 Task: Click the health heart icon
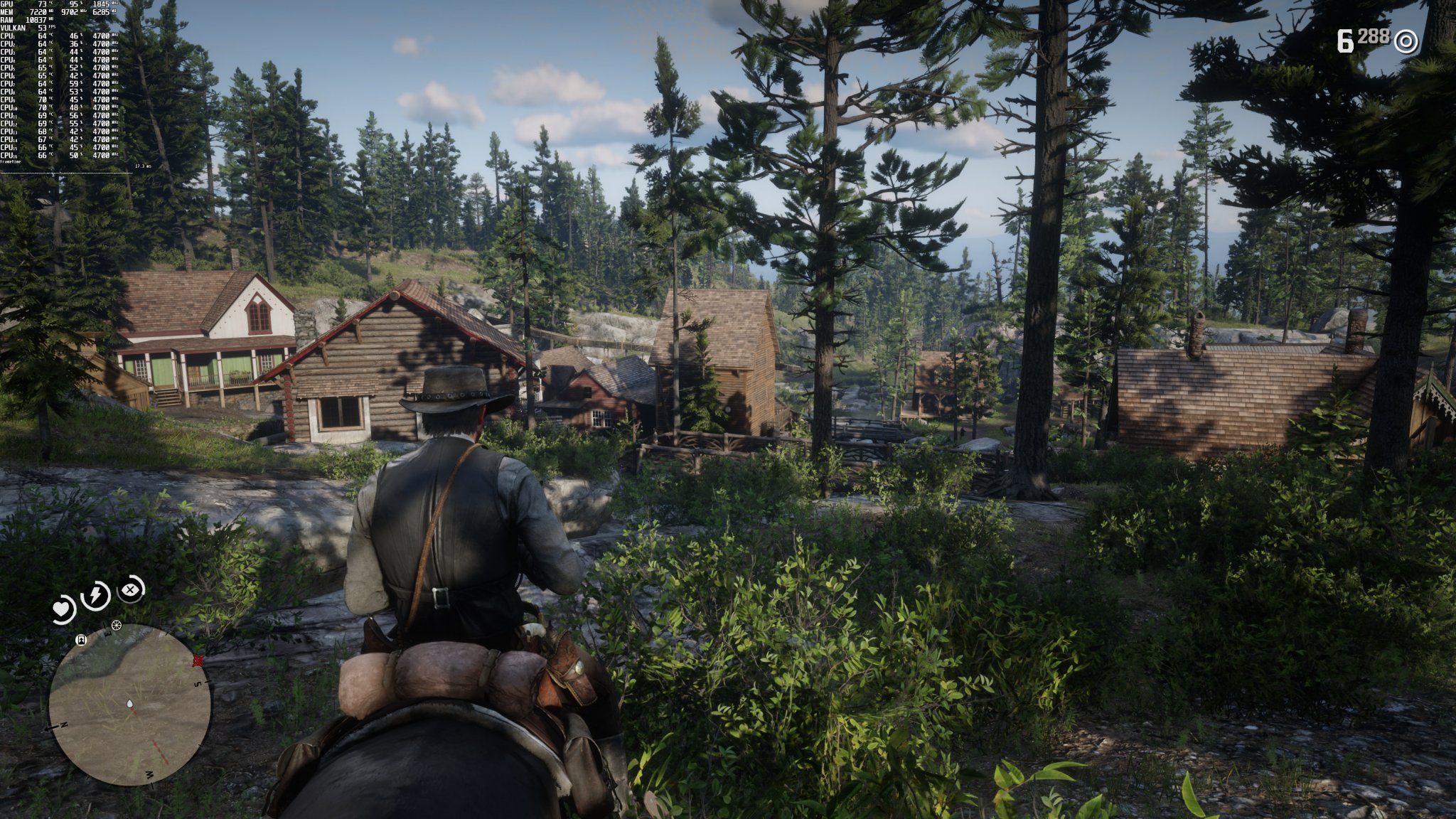coord(63,608)
